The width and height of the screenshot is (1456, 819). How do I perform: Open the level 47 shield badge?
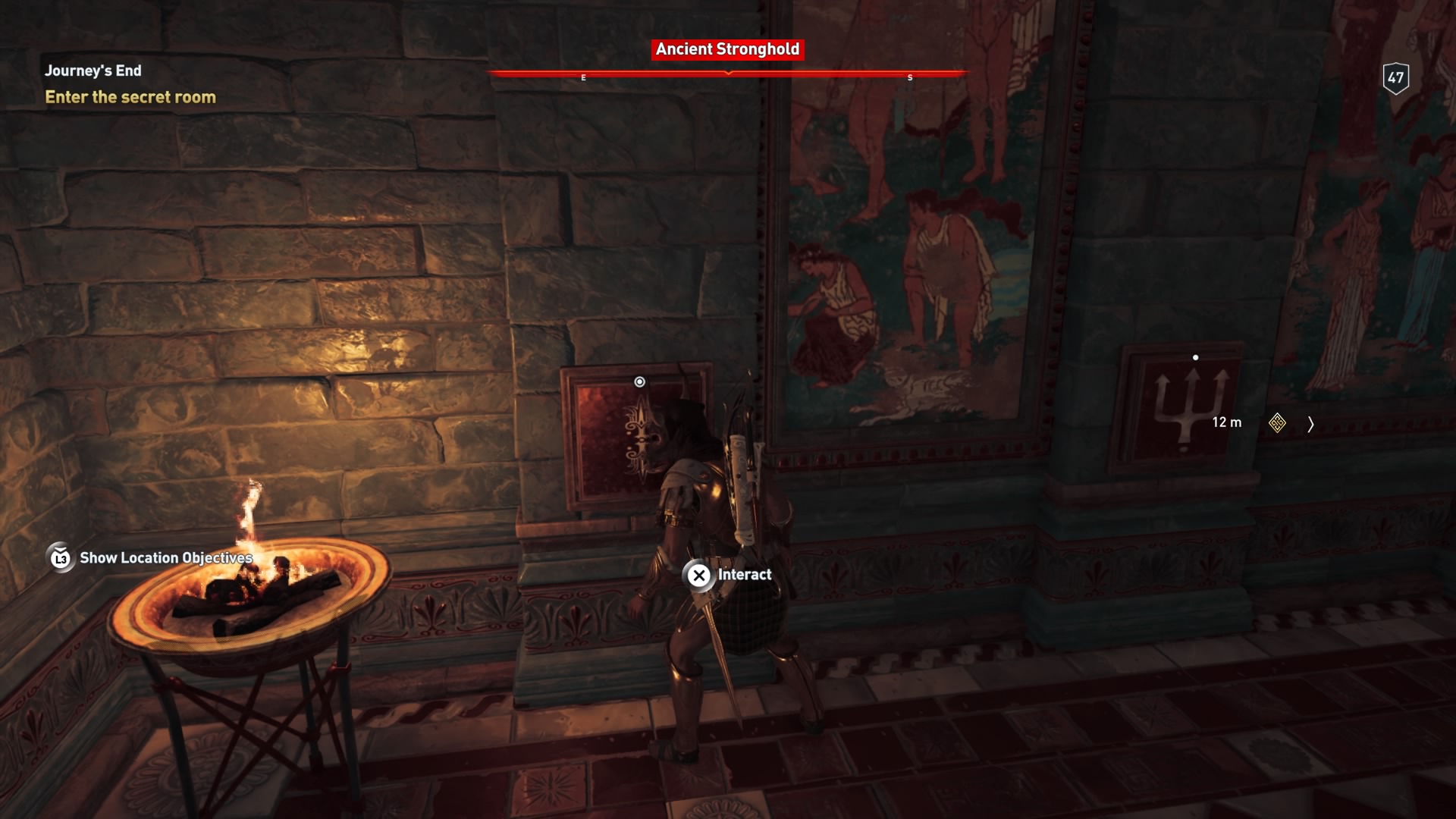pos(1395,77)
